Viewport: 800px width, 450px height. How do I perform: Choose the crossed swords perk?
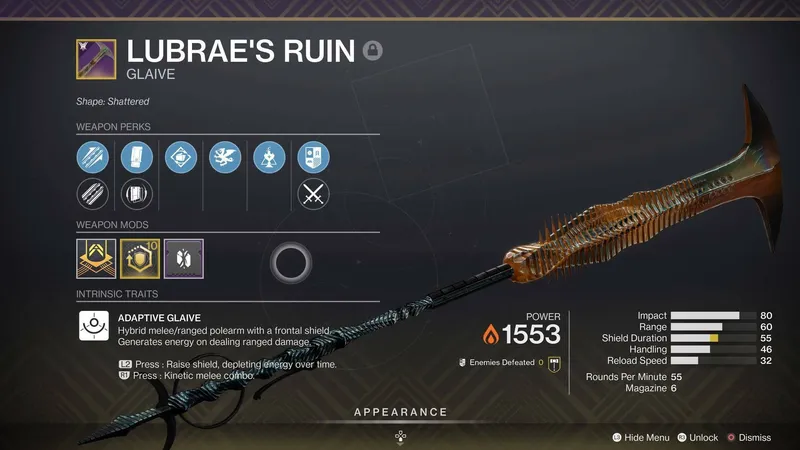click(x=313, y=193)
